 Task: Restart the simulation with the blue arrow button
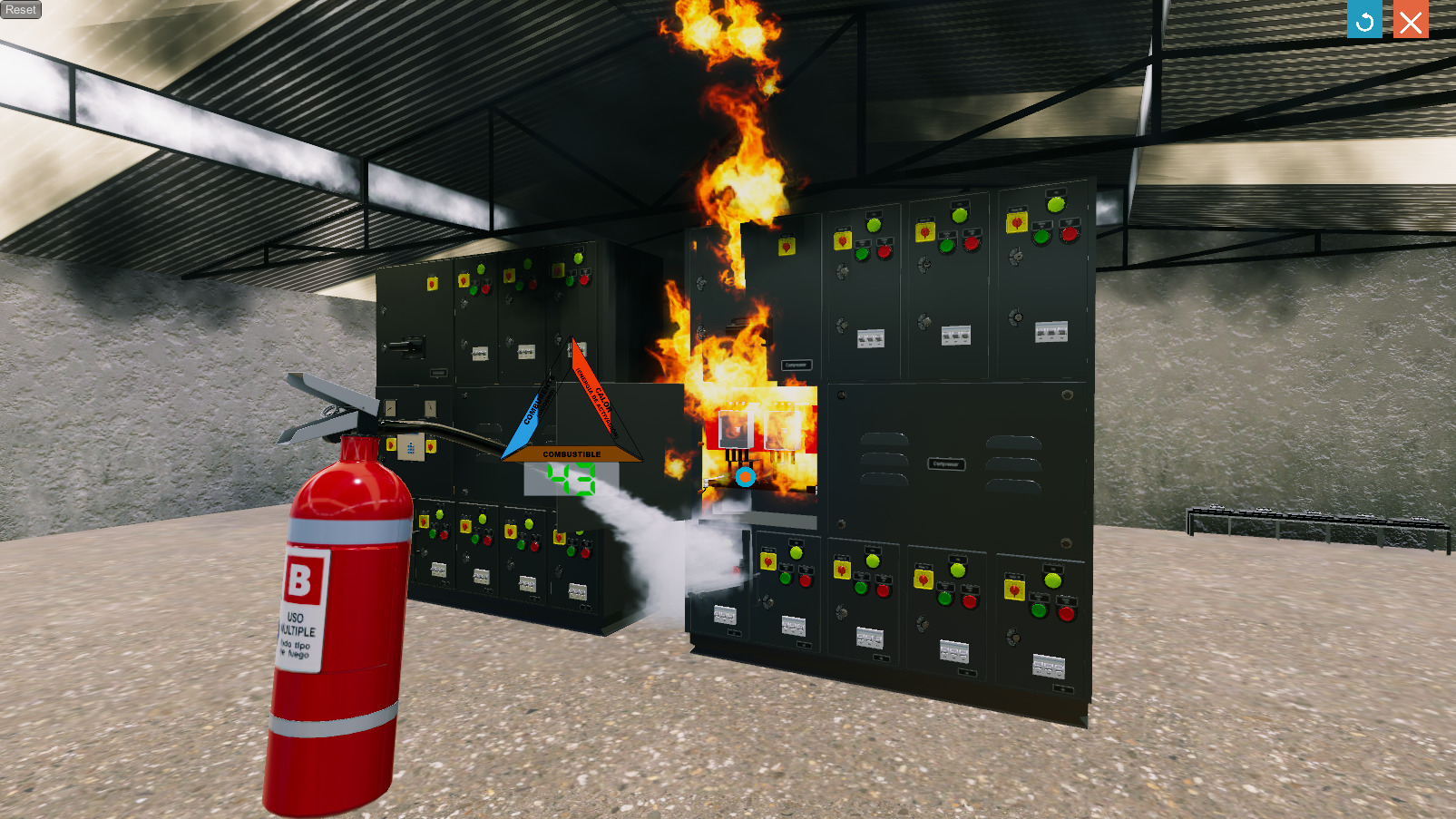point(1364,20)
